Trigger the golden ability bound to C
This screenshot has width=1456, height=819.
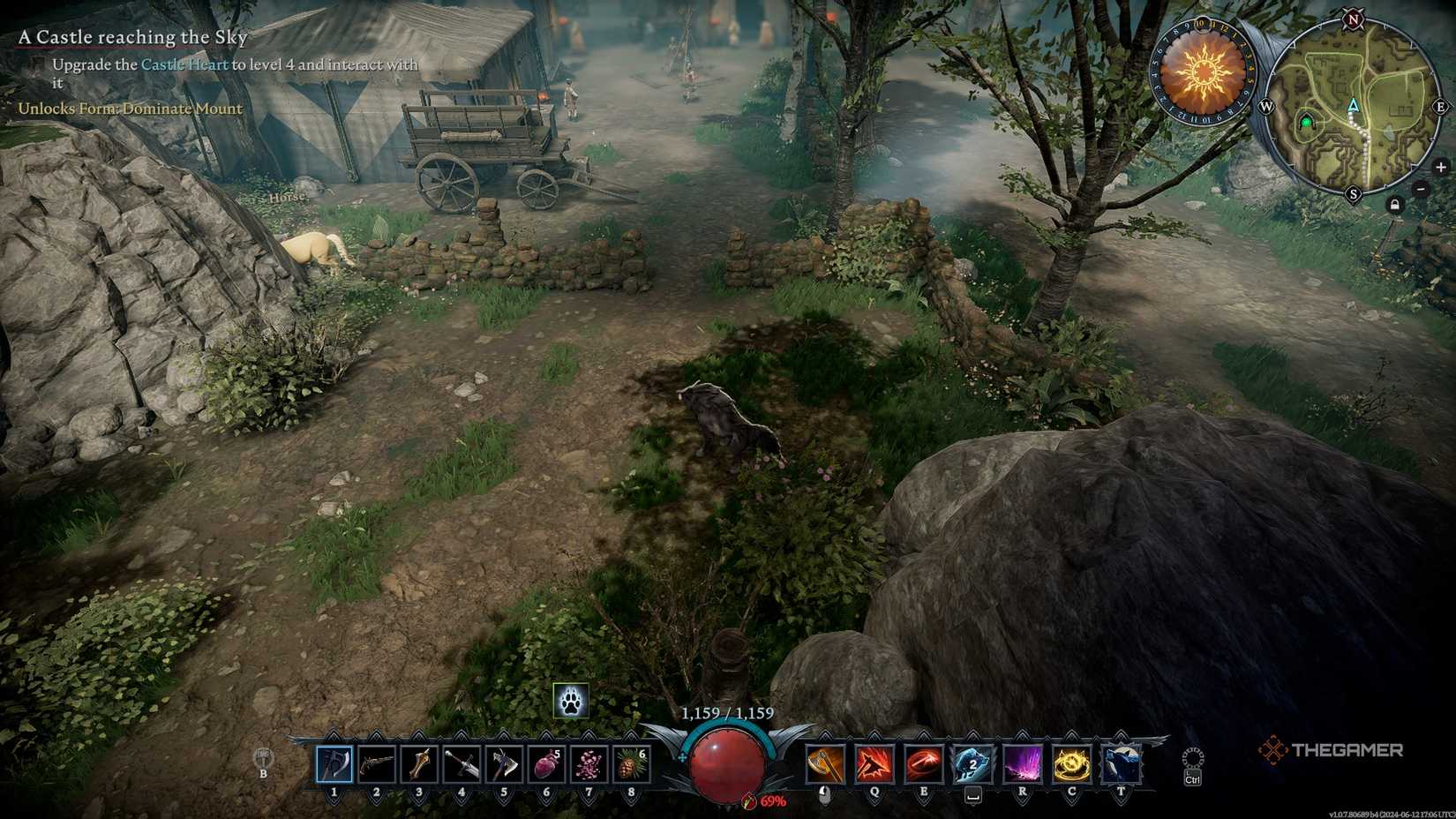click(1070, 765)
